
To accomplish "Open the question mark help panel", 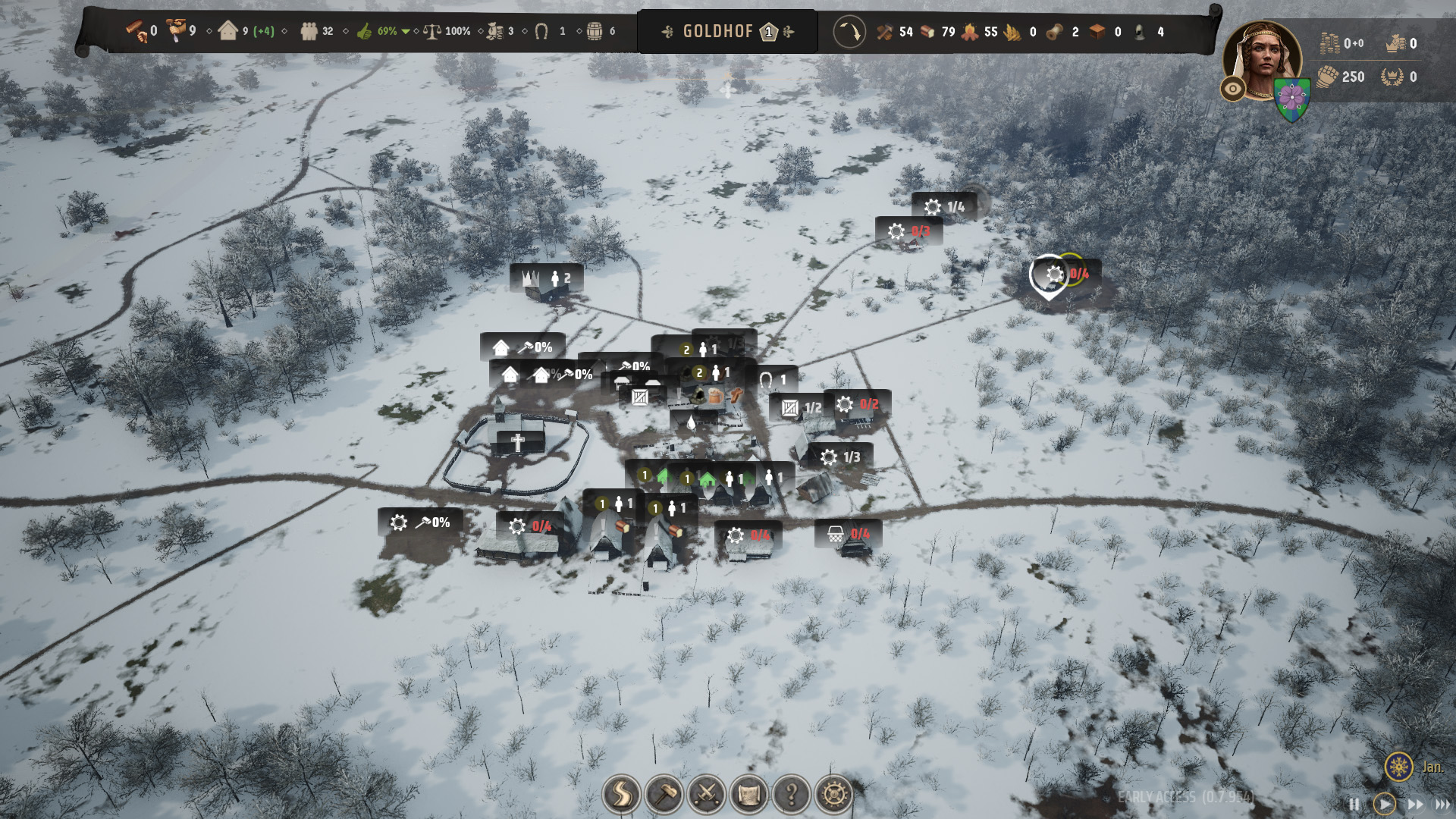I will click(791, 794).
